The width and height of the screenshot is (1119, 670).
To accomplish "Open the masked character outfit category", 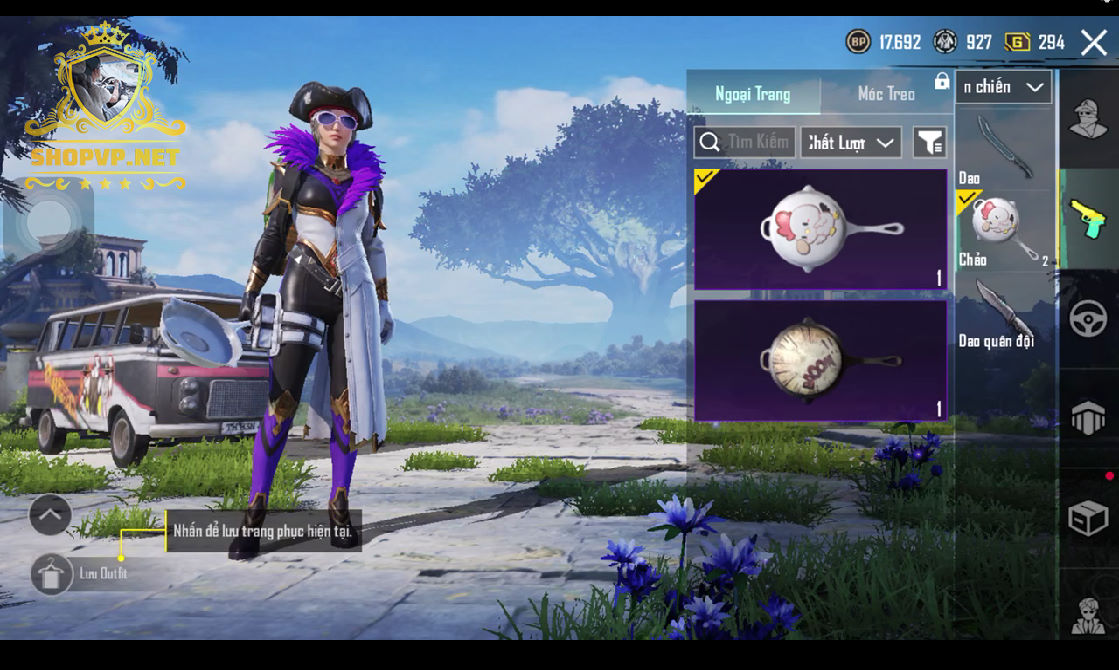I will 1088,119.
